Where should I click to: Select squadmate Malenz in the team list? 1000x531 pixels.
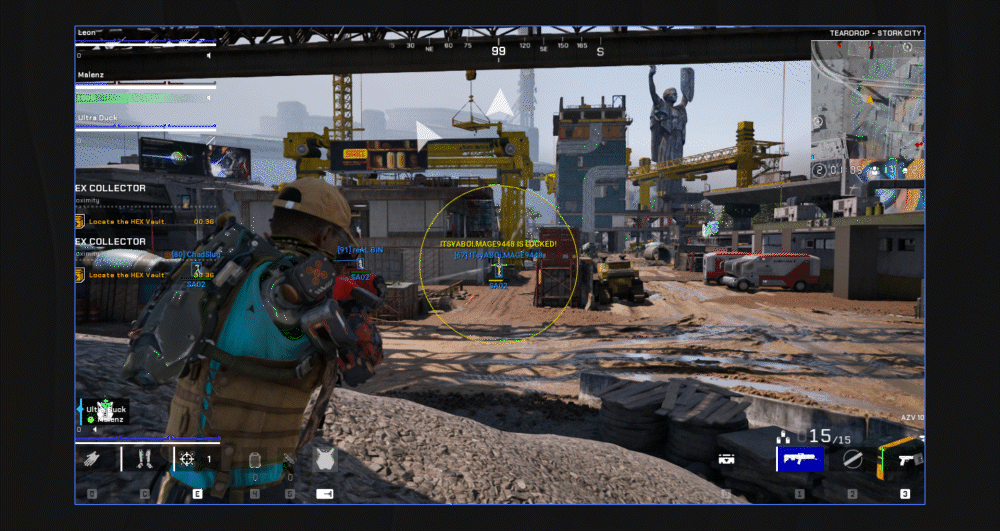pyautogui.click(x=93, y=75)
